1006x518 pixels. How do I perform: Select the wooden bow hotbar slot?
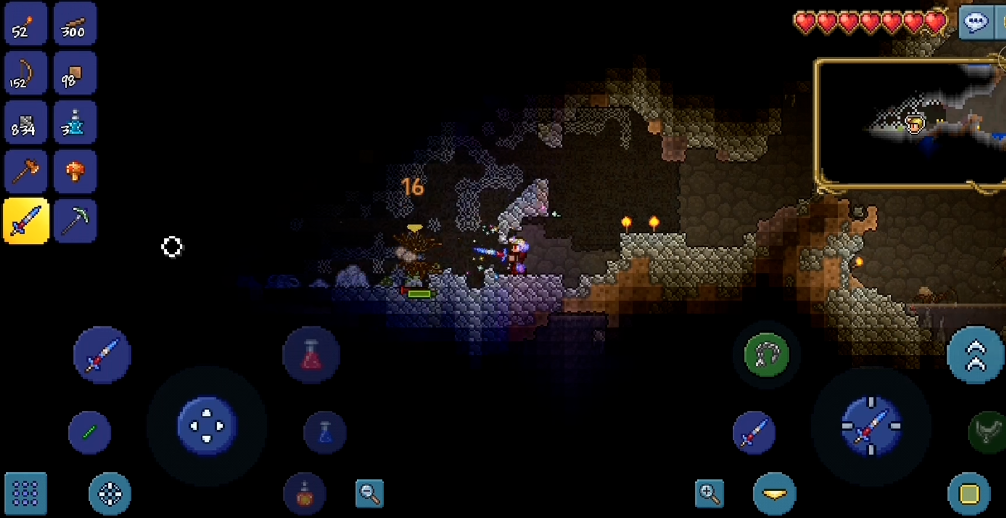click(x=26, y=72)
